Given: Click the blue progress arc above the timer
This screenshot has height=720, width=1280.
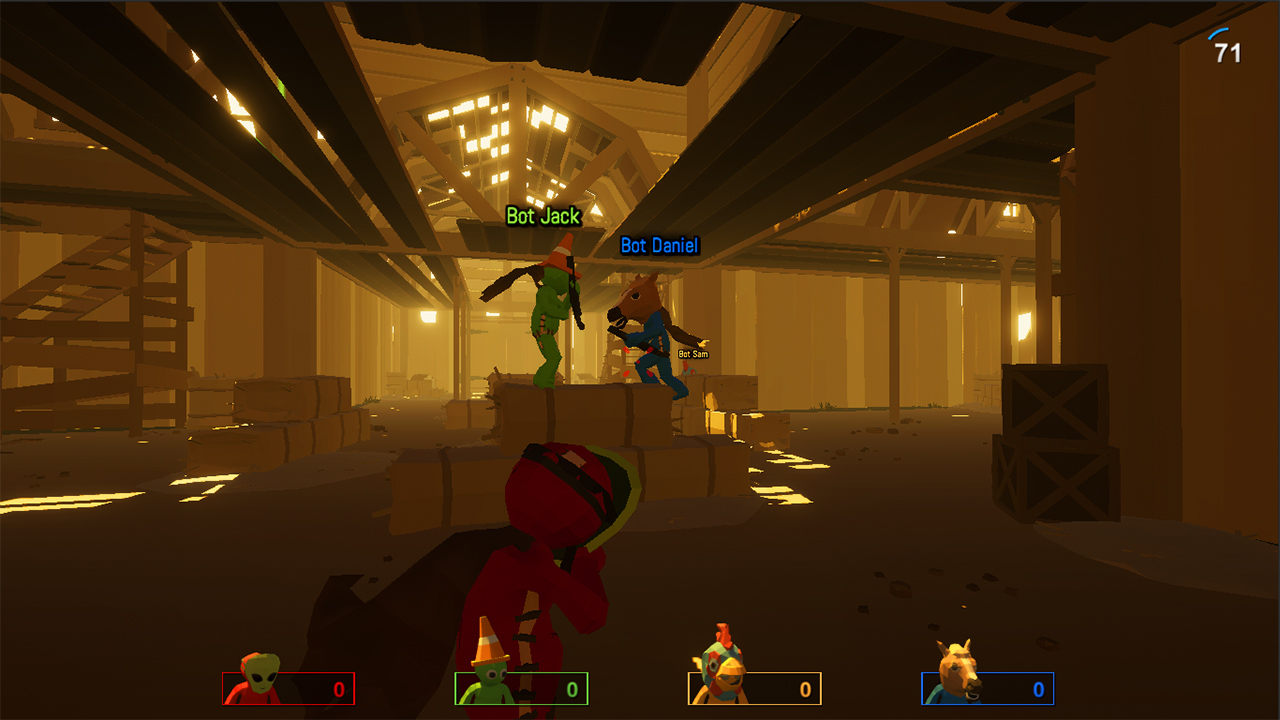Looking at the screenshot, I should [1217, 32].
